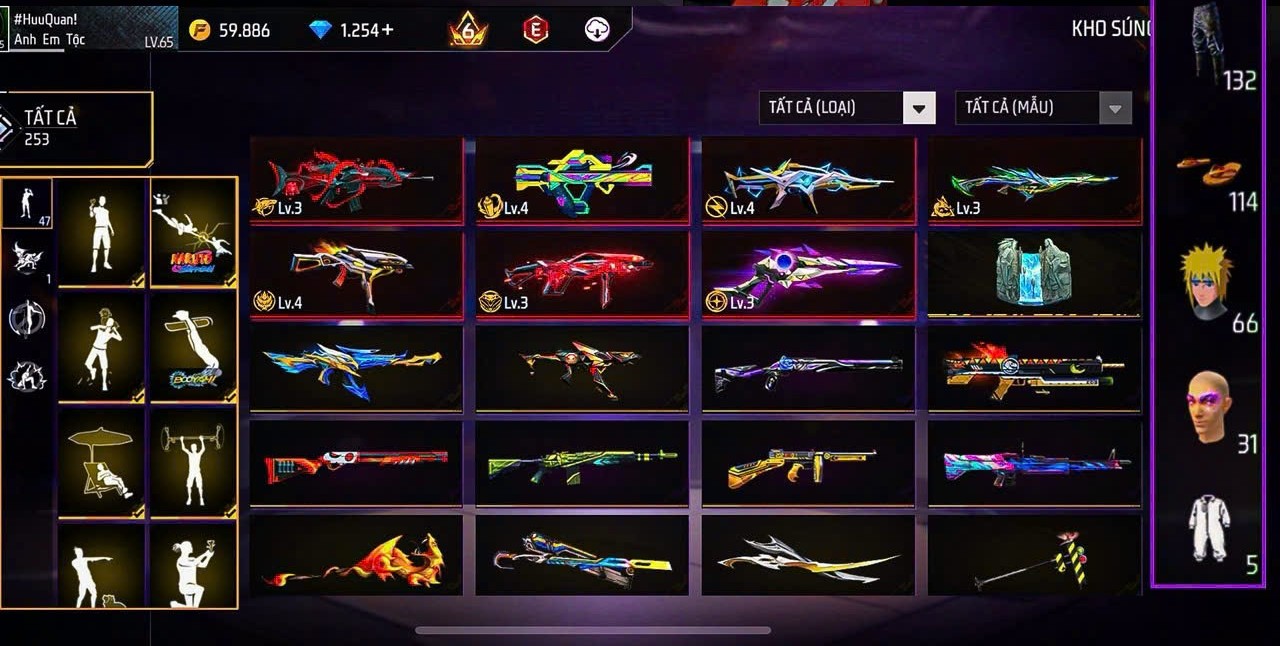
Task: Open the TẤT CẢ (LOẠI) type dropdown
Action: pos(919,108)
